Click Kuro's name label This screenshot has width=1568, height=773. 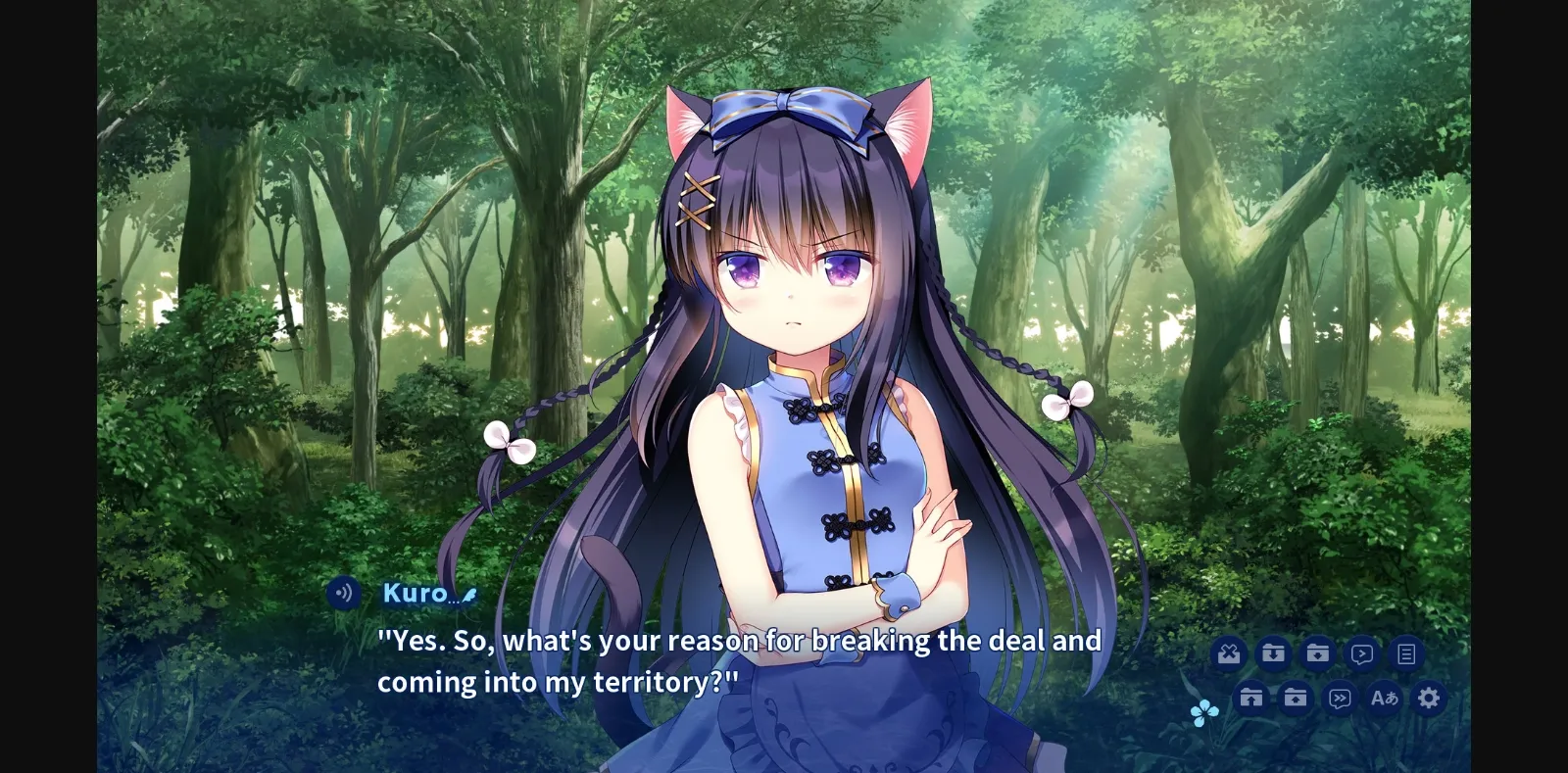point(416,593)
